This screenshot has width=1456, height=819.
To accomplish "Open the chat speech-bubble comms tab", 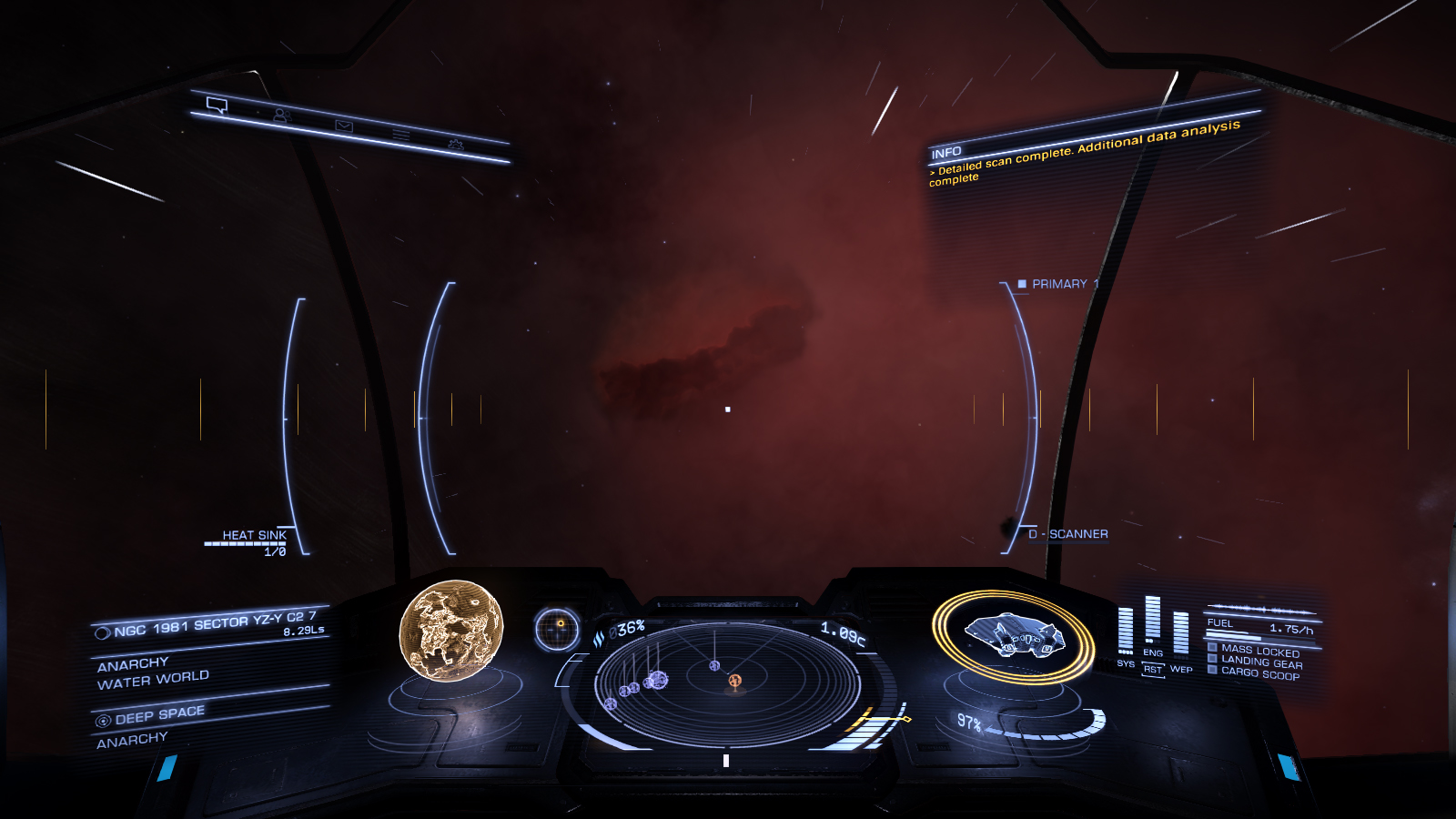I will pos(217,106).
